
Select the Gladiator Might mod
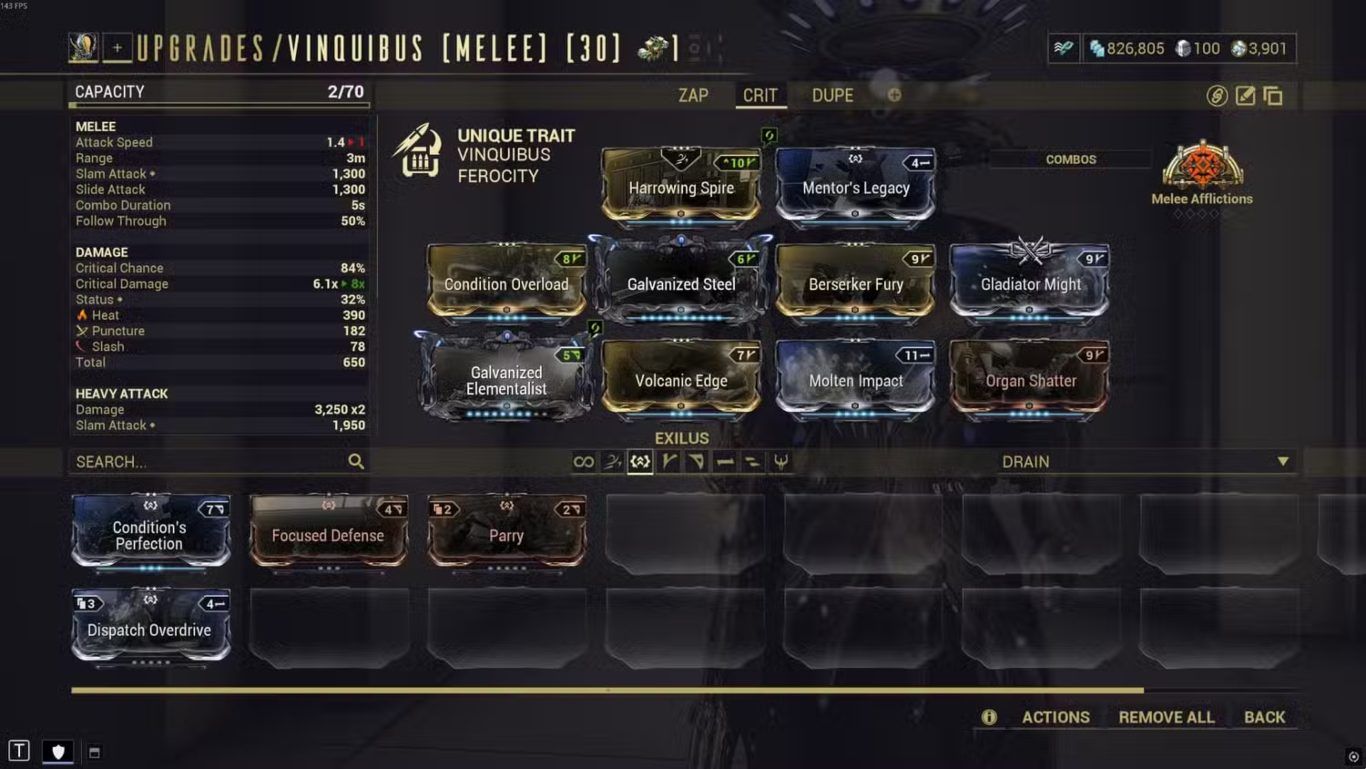[1030, 283]
